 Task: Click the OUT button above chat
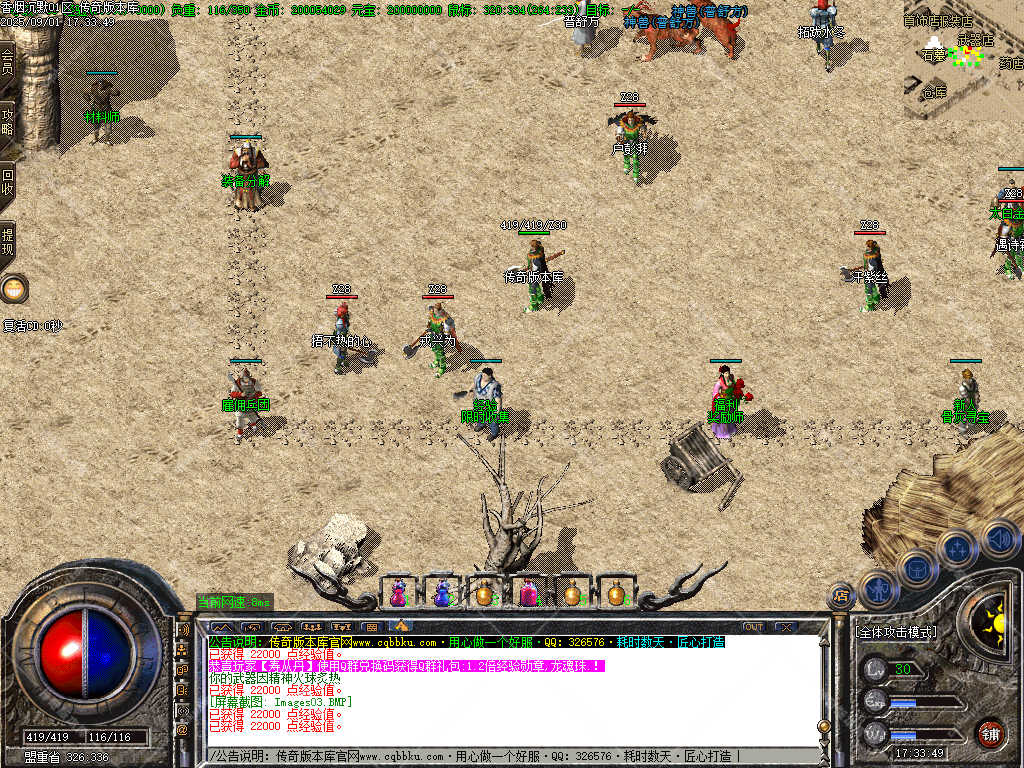754,627
